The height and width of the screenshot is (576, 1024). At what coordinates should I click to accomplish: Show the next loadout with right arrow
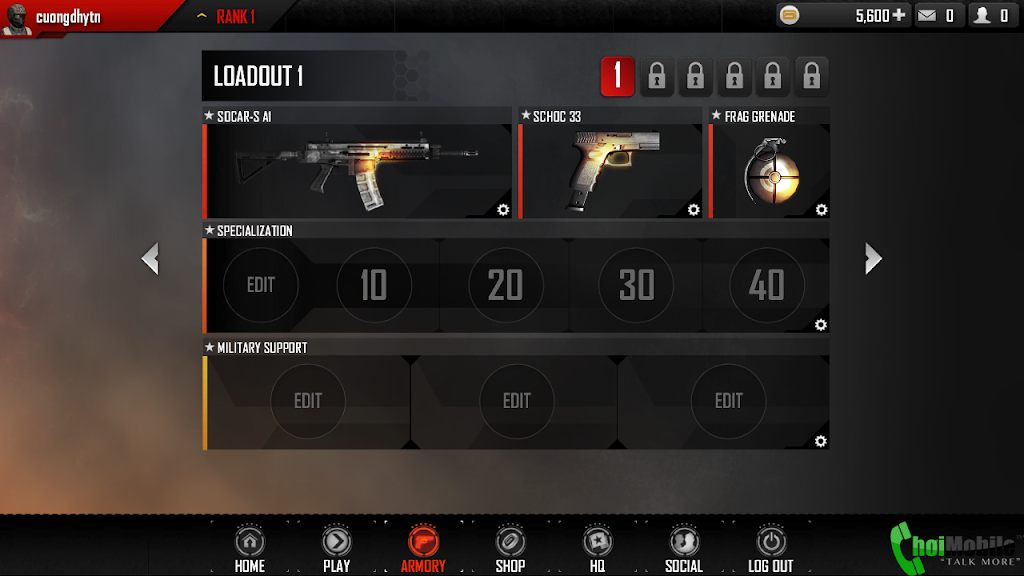(873, 259)
